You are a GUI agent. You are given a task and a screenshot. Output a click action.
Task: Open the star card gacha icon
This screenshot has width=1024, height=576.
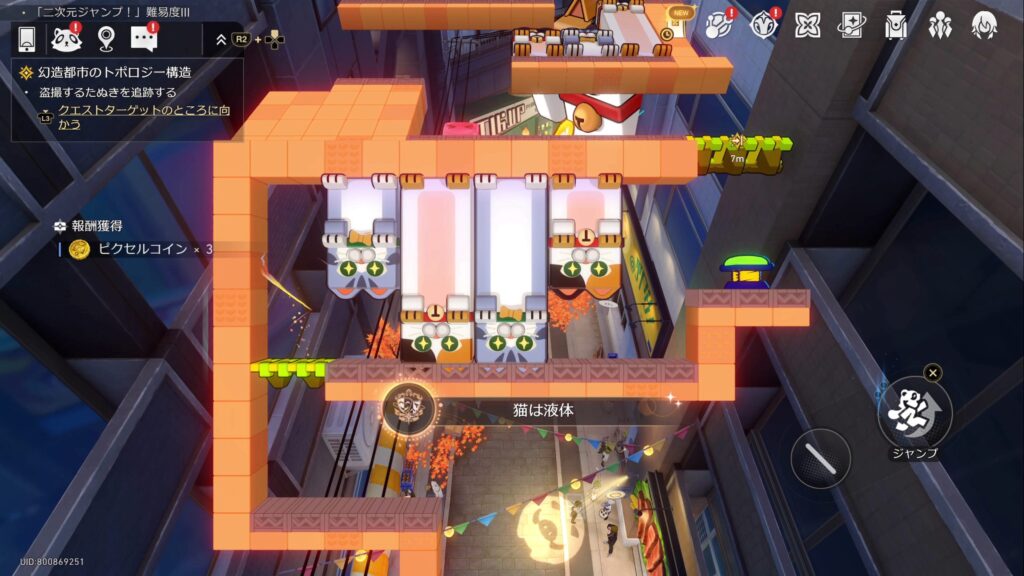(x=852, y=26)
